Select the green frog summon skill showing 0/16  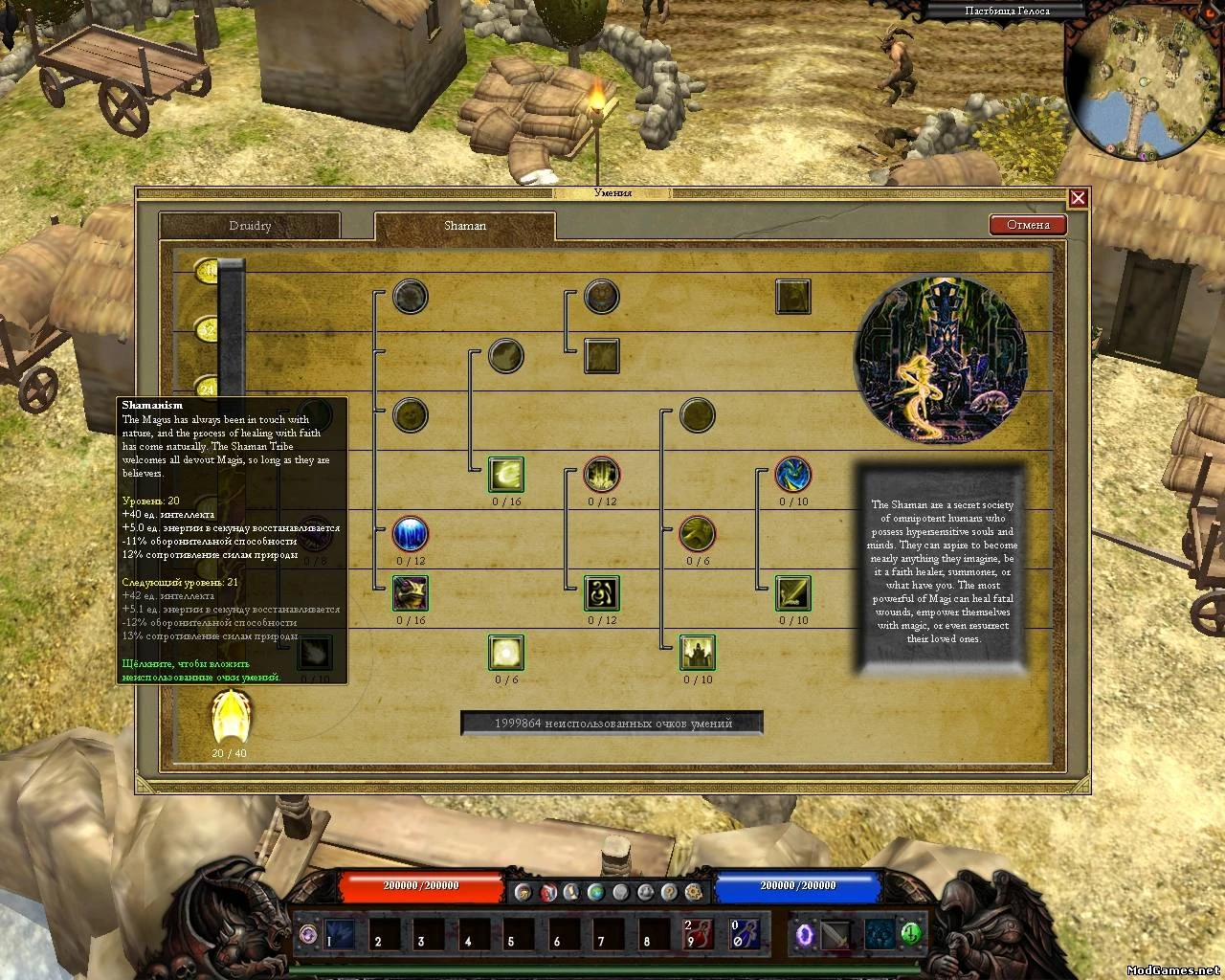click(x=410, y=593)
